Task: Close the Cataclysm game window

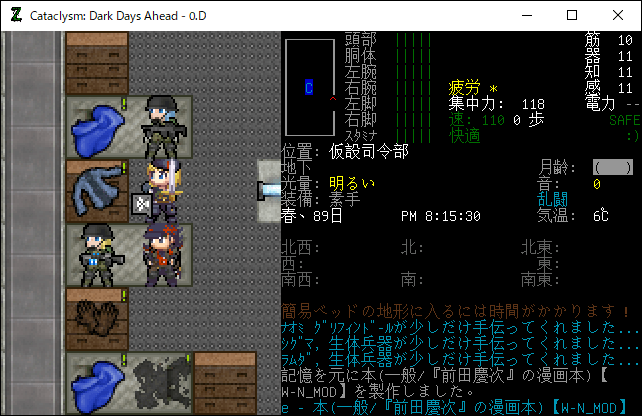Action: click(618, 16)
